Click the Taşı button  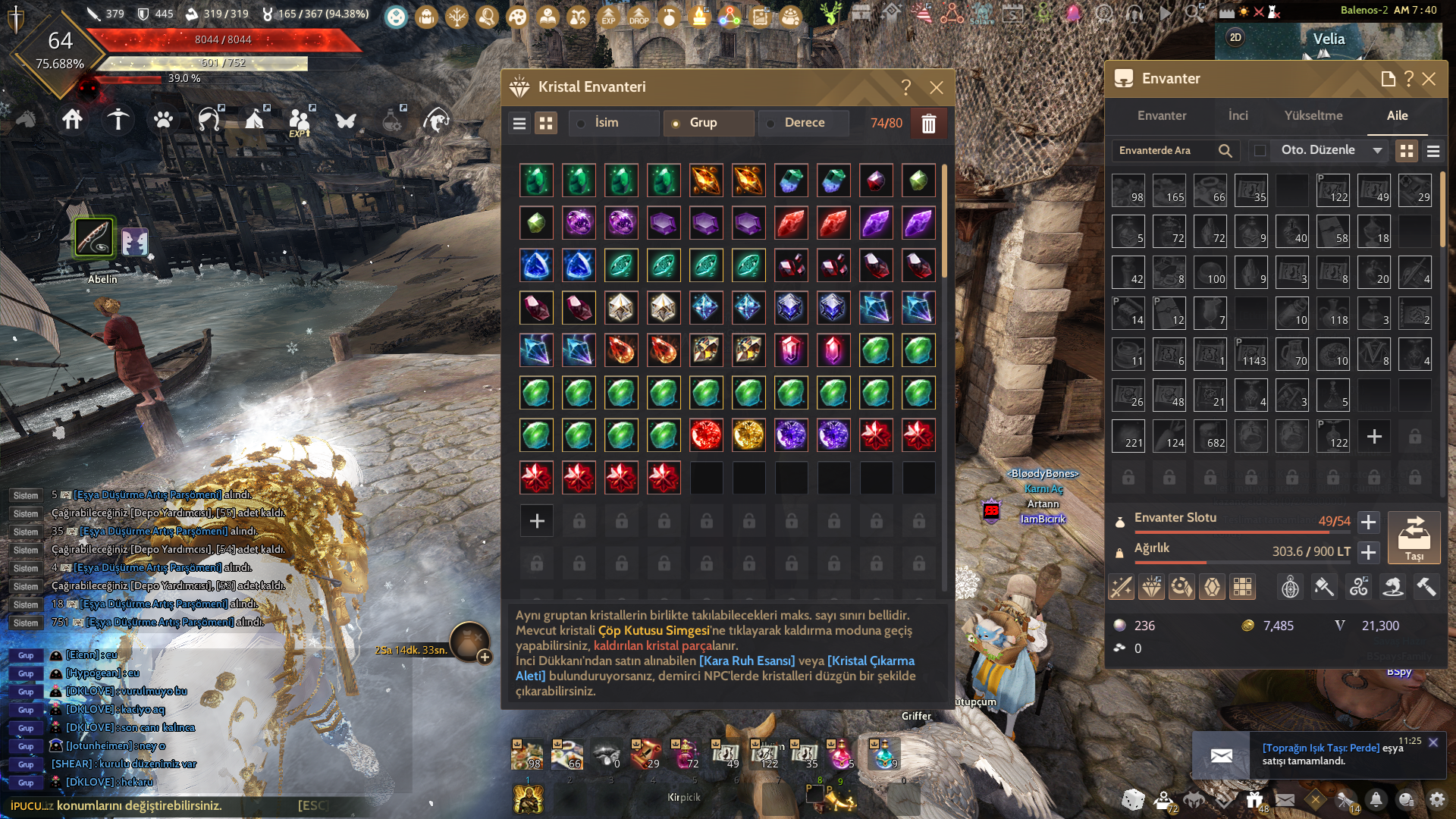[1415, 538]
